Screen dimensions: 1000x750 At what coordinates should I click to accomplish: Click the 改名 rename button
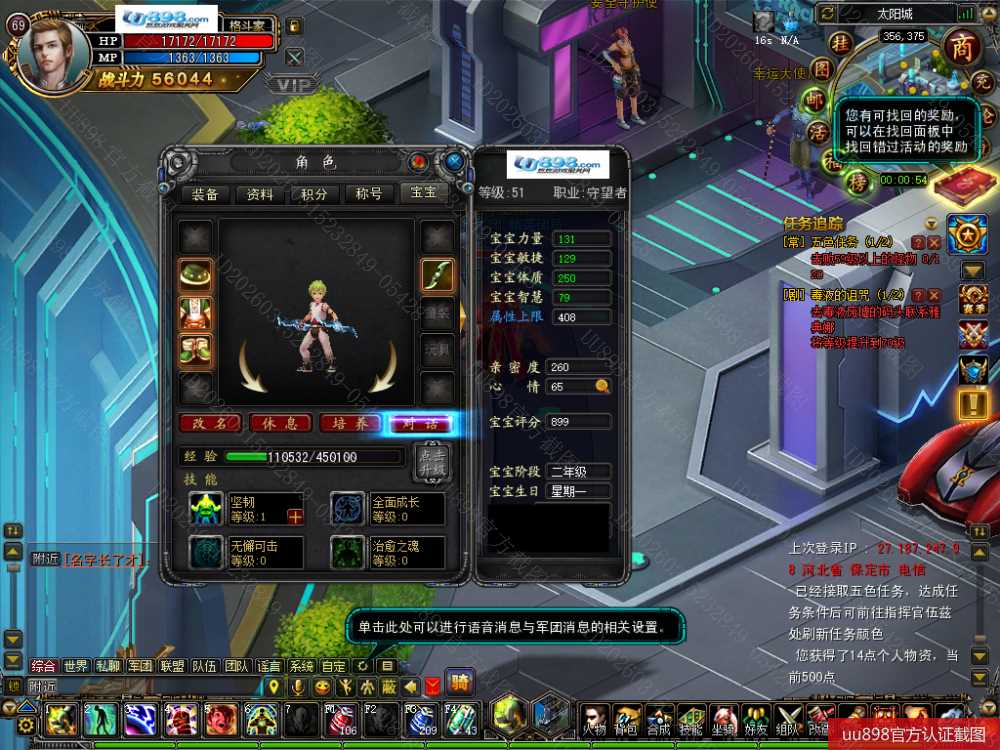click(209, 423)
